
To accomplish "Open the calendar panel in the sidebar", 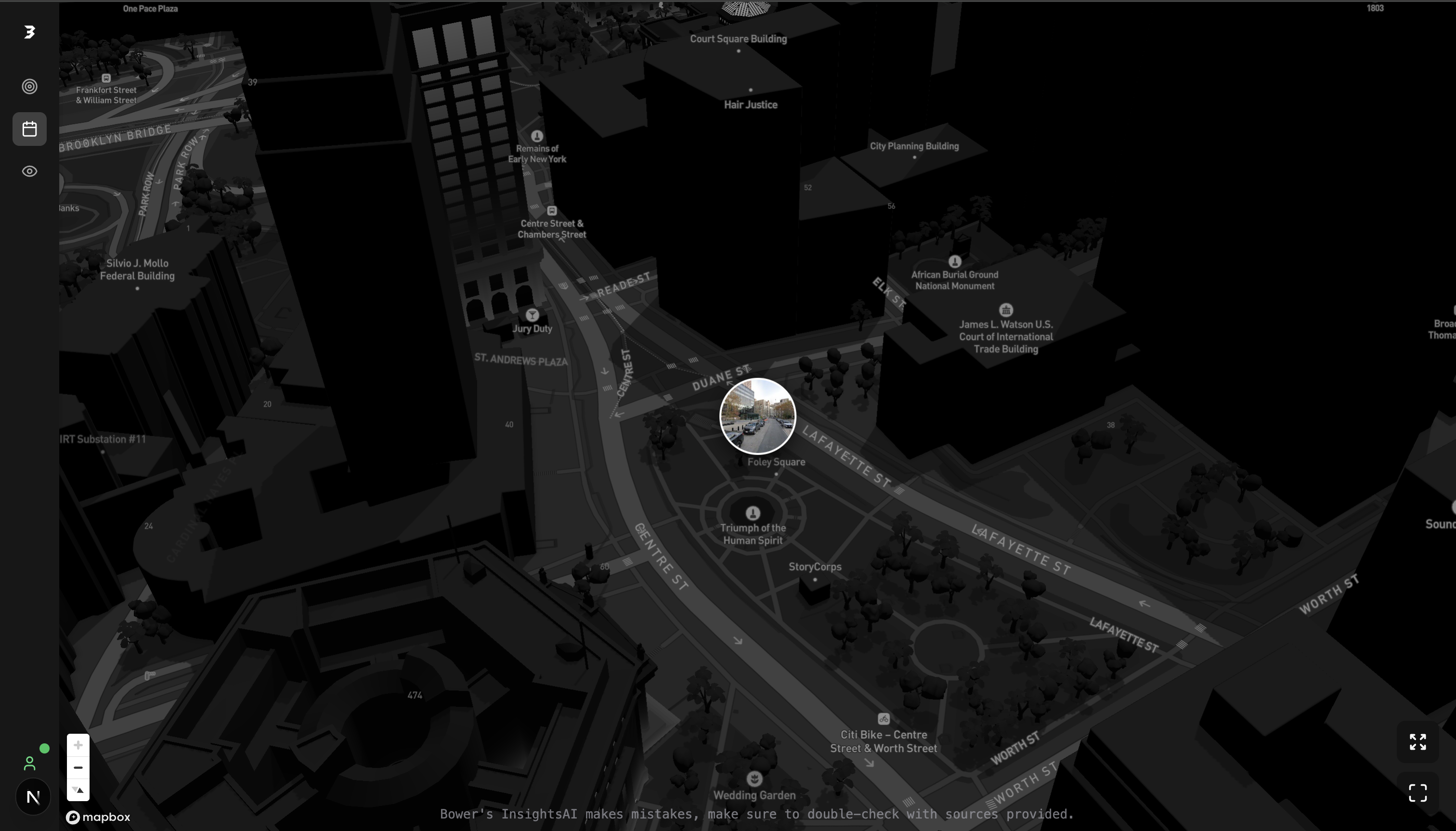I will [29, 129].
